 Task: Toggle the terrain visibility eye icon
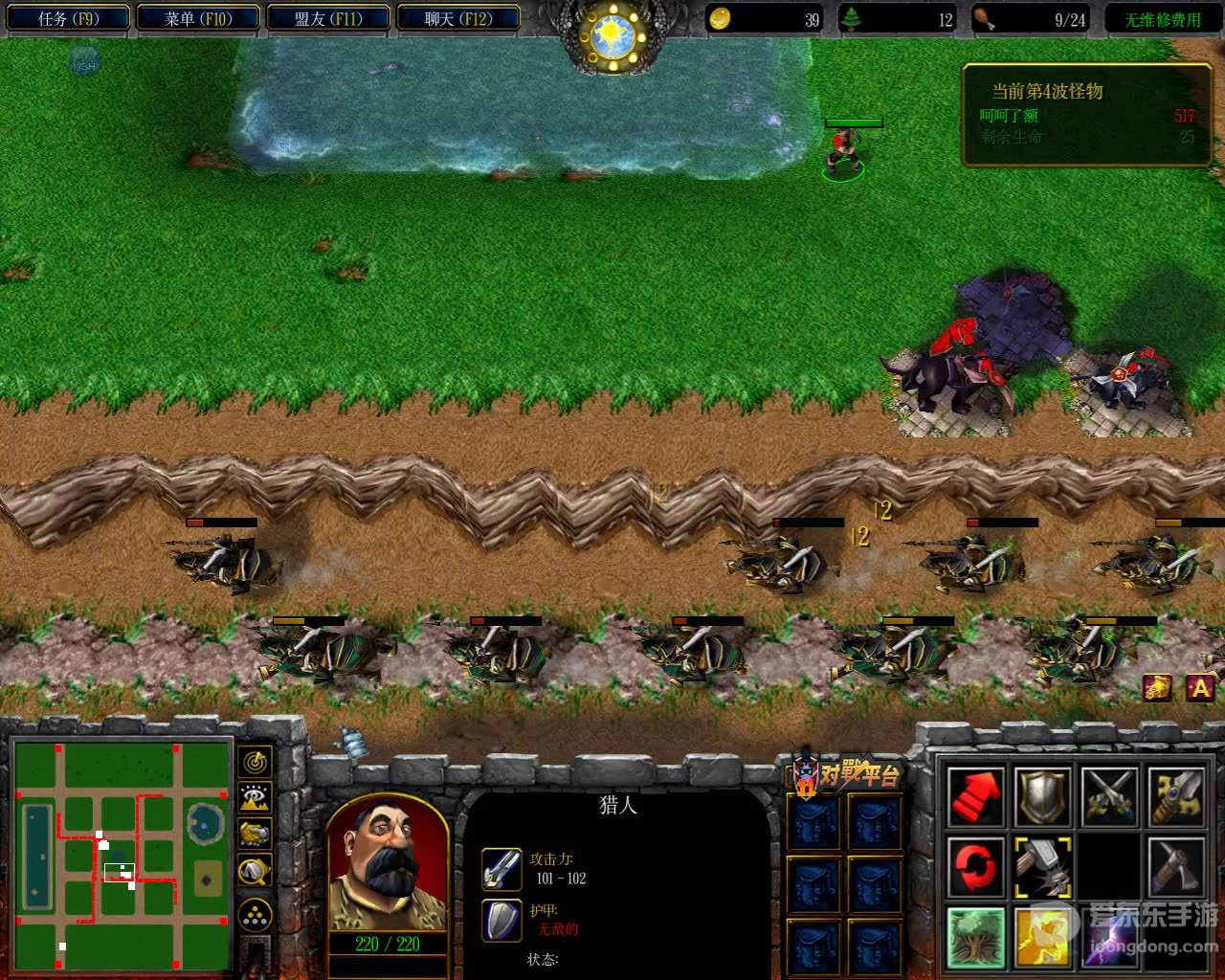[254, 798]
